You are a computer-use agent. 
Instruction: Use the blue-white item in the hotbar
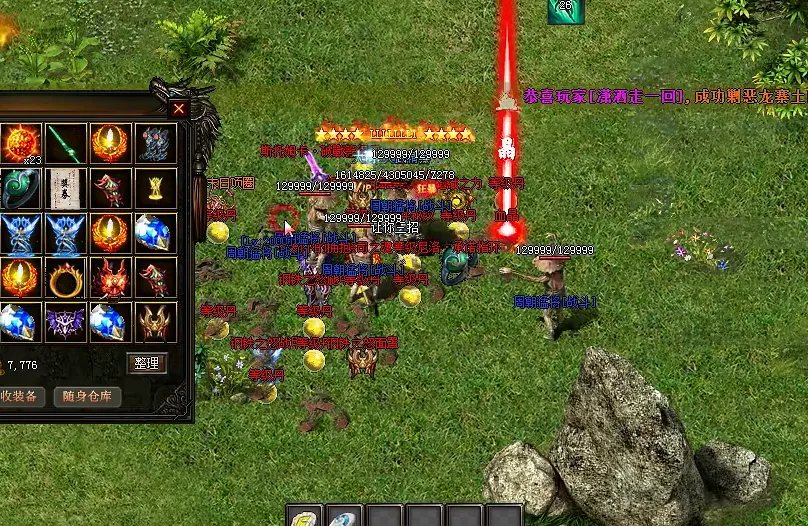344,518
